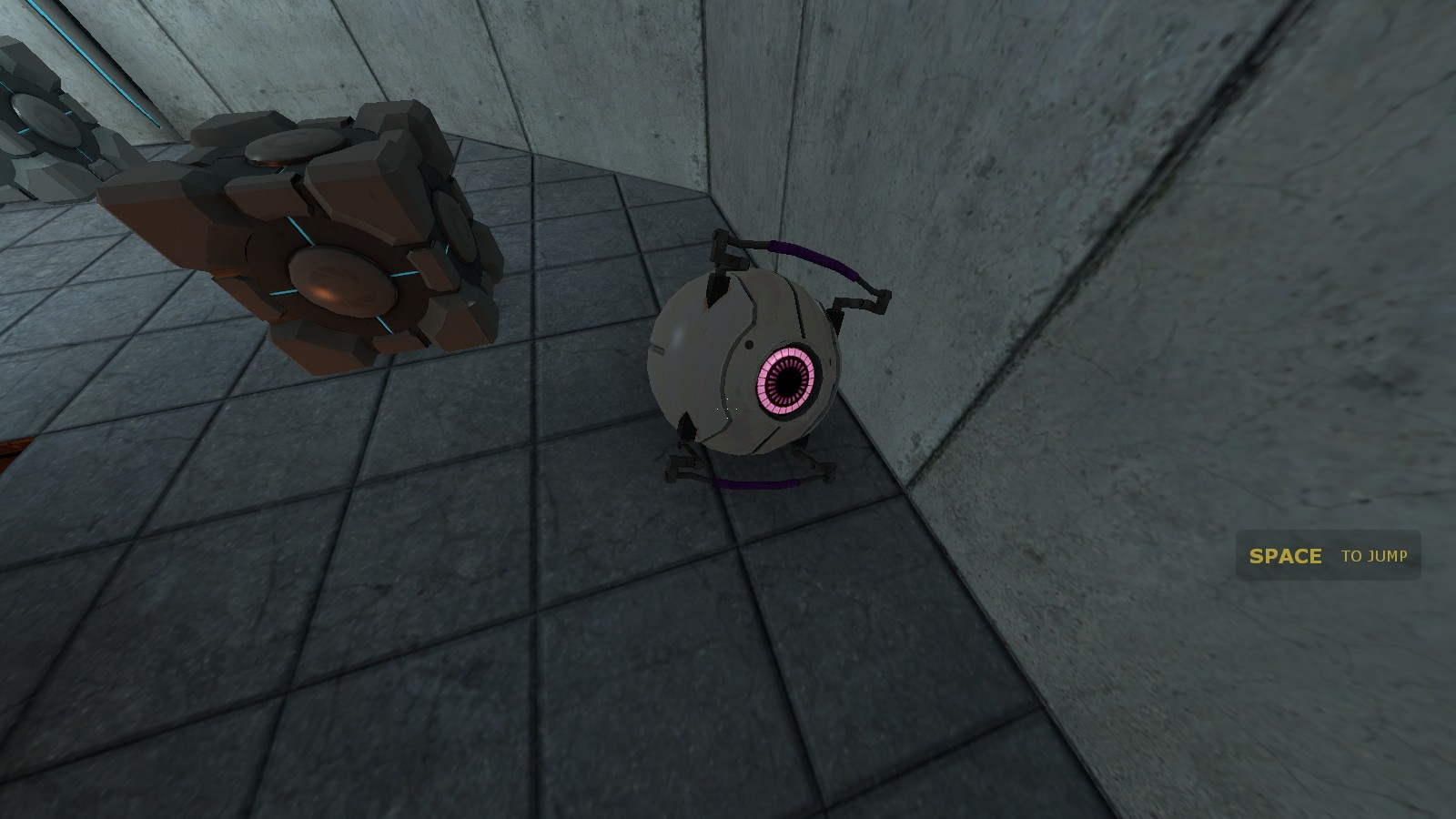Click the second gray cube near the left edge
This screenshot has width=1456, height=819.
click(x=27, y=173)
